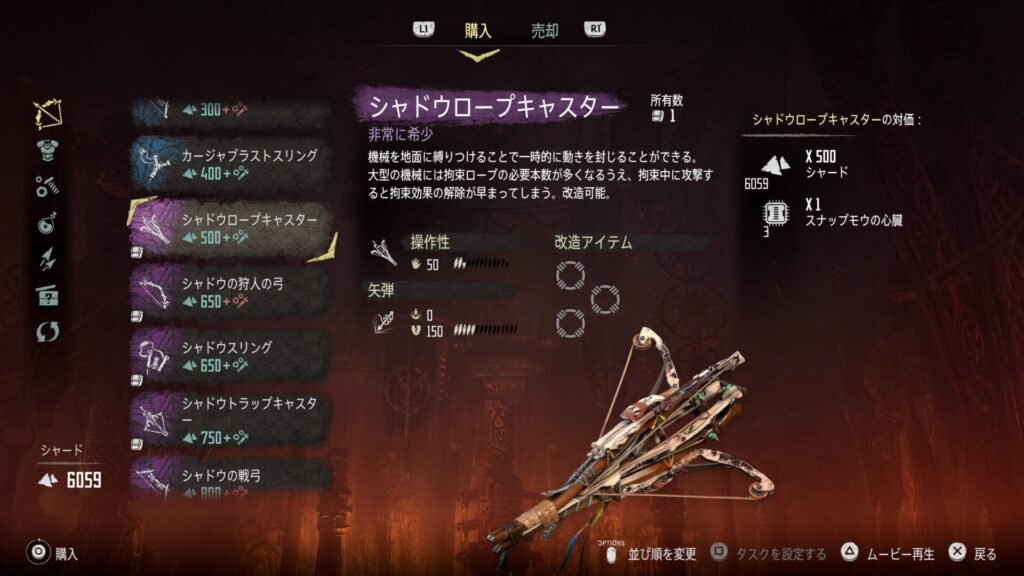Switch to the 売却 (sell) tab
This screenshot has width=1024, height=576.
pyautogui.click(x=544, y=30)
